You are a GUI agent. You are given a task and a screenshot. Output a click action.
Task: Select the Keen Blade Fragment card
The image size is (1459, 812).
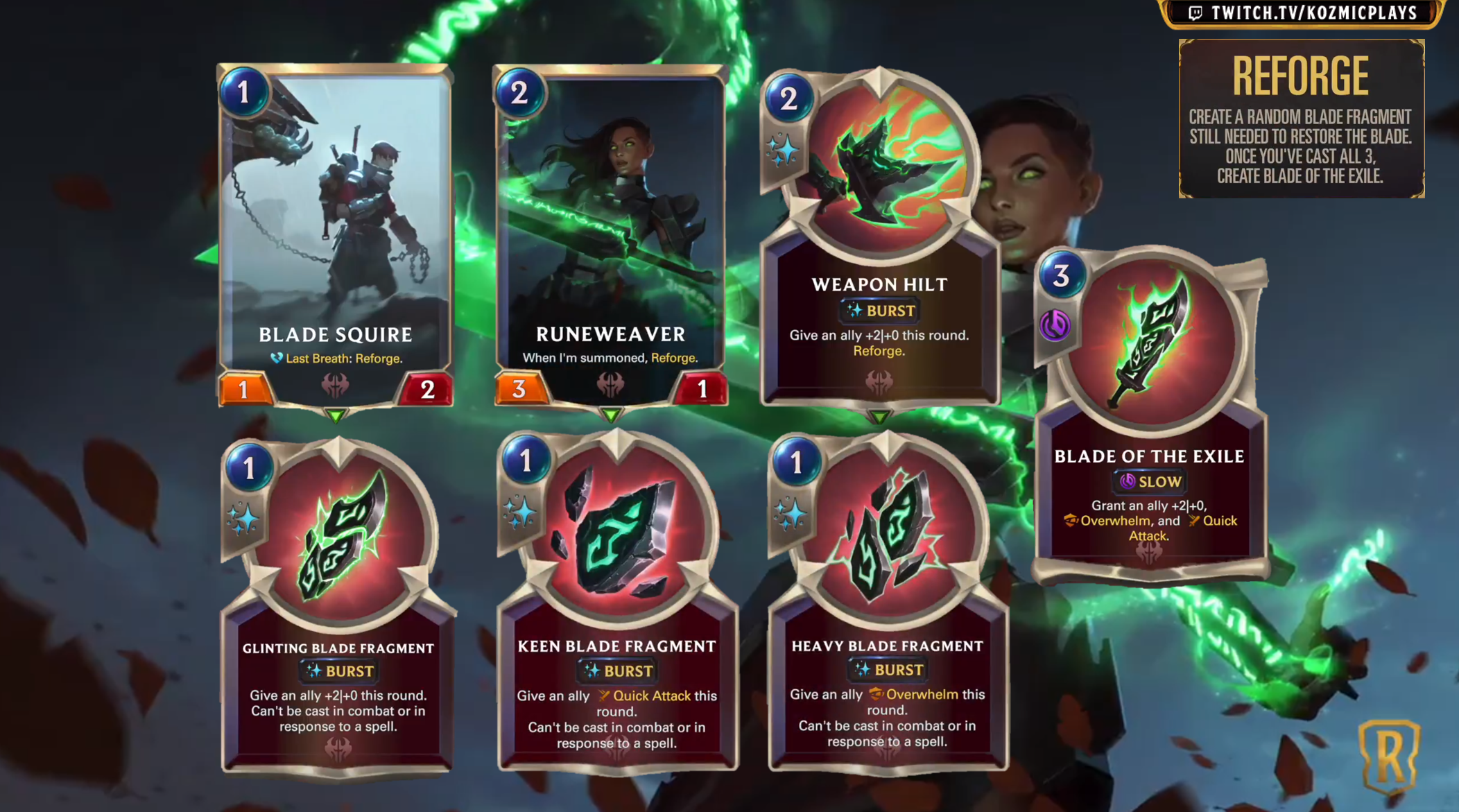(616, 602)
